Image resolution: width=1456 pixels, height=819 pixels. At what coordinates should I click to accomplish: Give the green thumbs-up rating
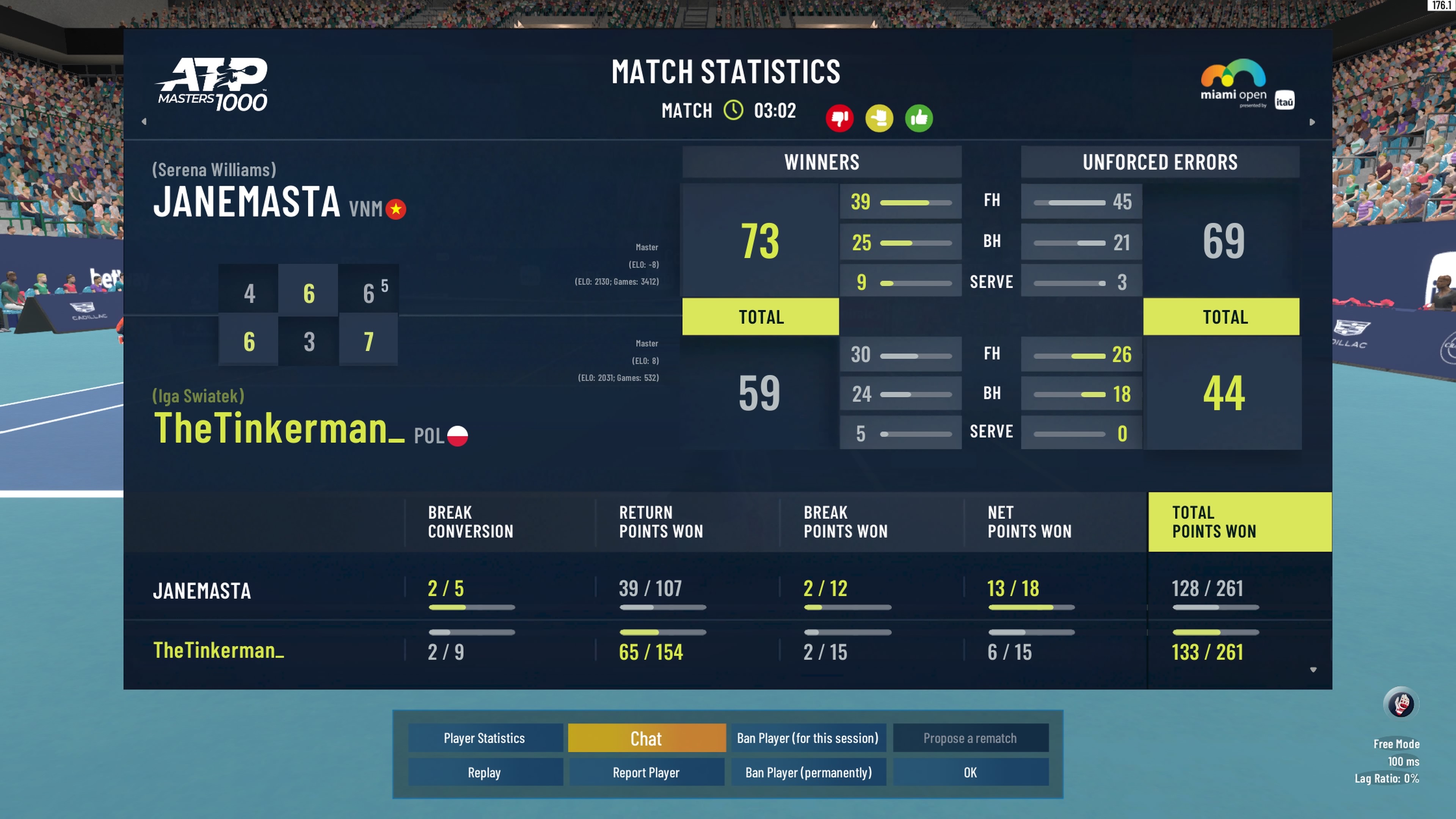(x=918, y=118)
